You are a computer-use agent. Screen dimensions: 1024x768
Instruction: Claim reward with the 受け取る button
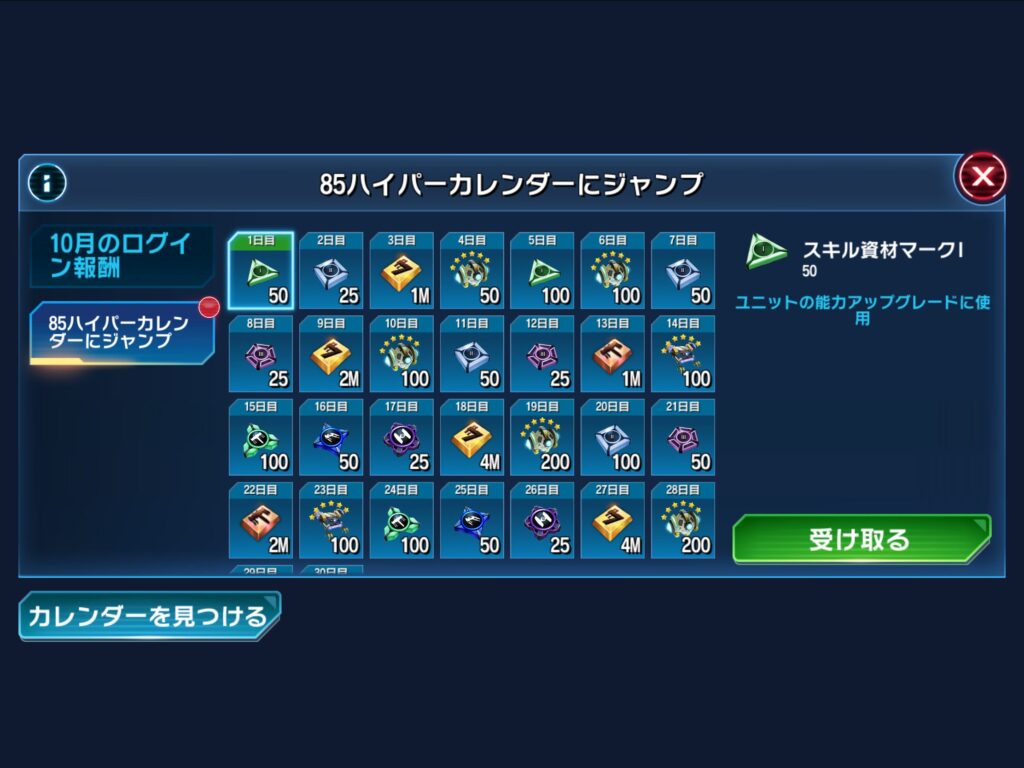click(861, 540)
